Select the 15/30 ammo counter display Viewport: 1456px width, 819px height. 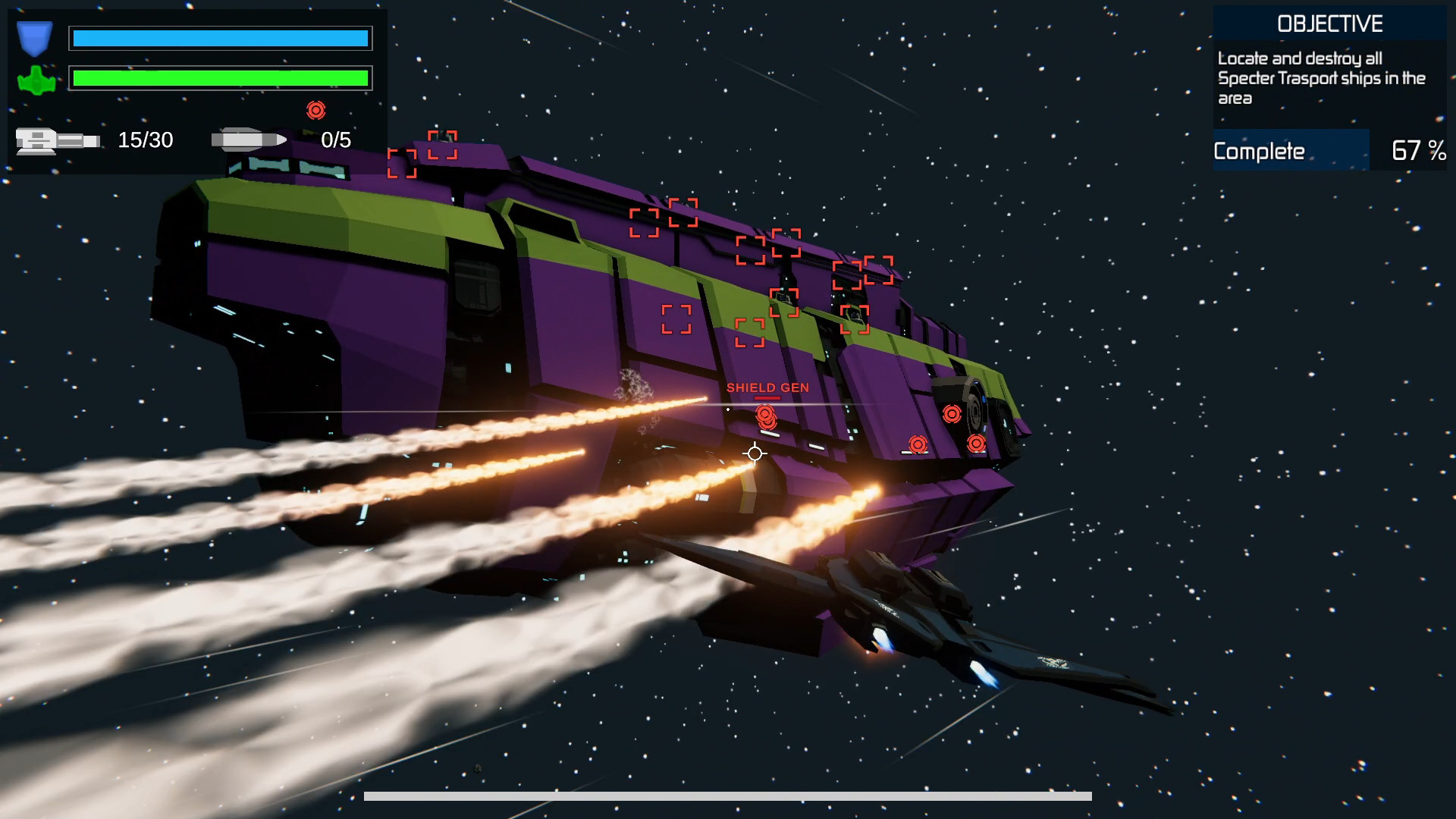pyautogui.click(x=145, y=140)
